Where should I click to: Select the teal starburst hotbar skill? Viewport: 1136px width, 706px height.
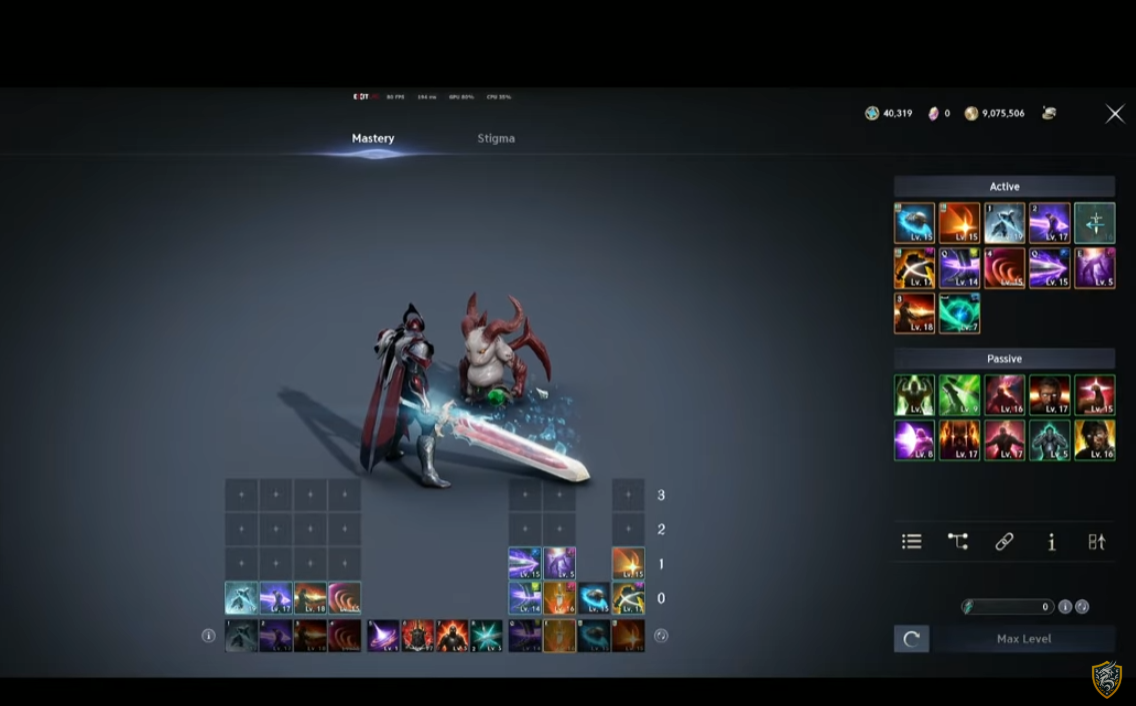pos(487,635)
